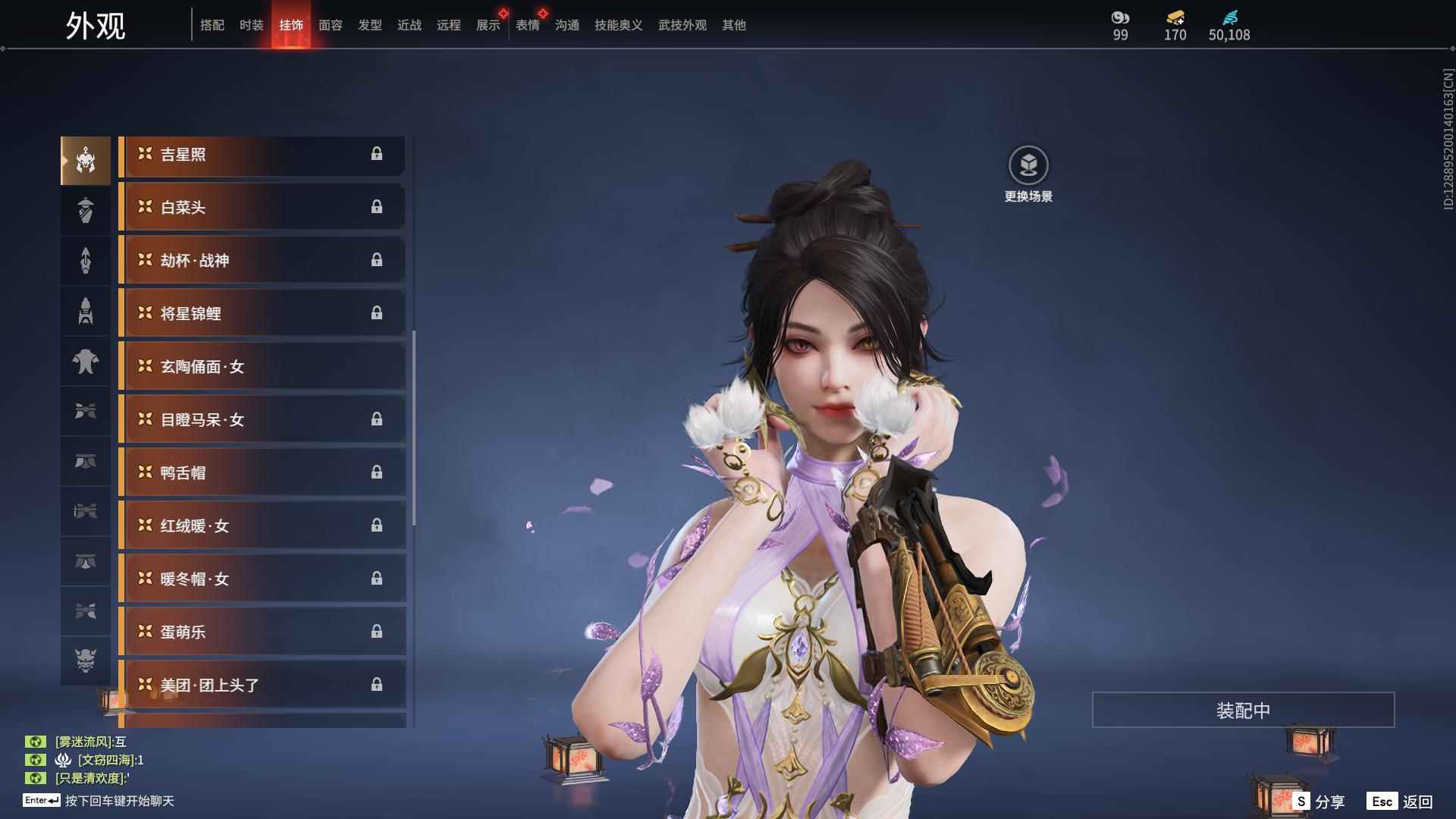Return with the 返回 button
This screenshot has width=1456, height=819.
1401,802
